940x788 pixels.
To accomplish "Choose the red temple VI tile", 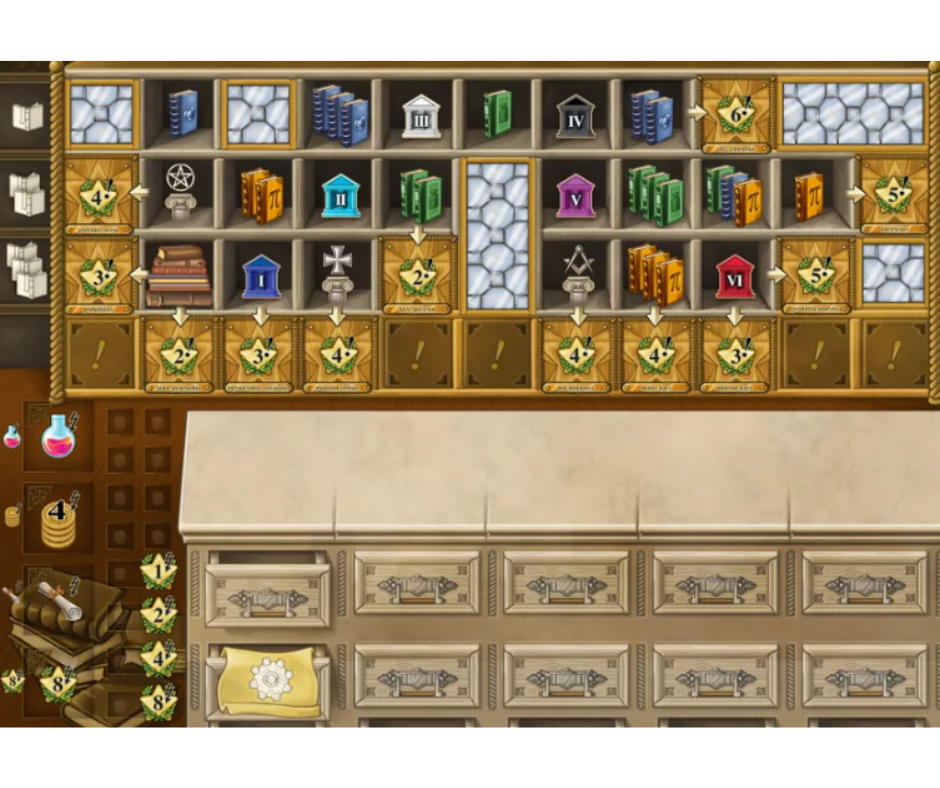I will pyautogui.click(x=735, y=275).
